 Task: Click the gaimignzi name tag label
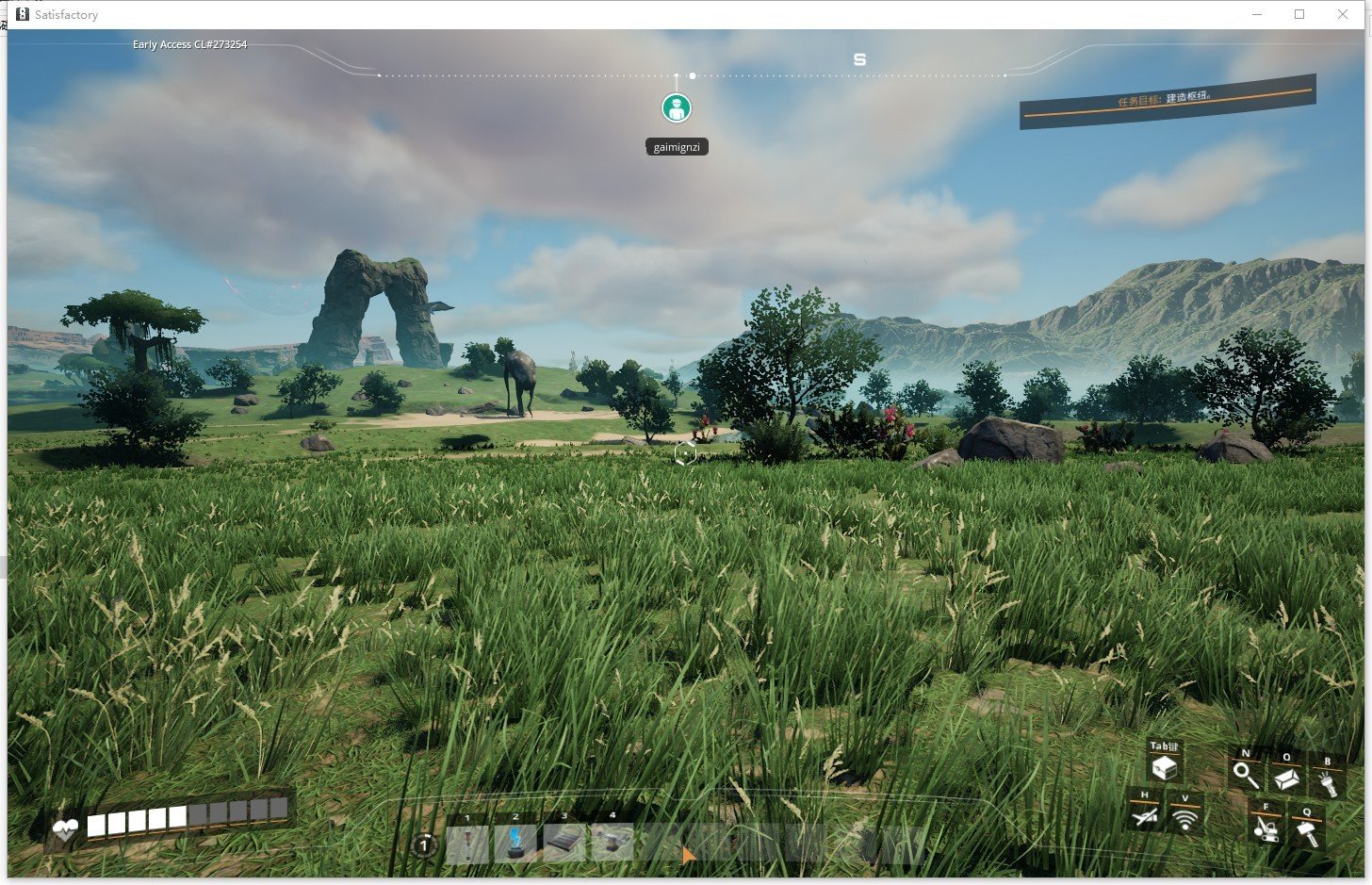676,146
